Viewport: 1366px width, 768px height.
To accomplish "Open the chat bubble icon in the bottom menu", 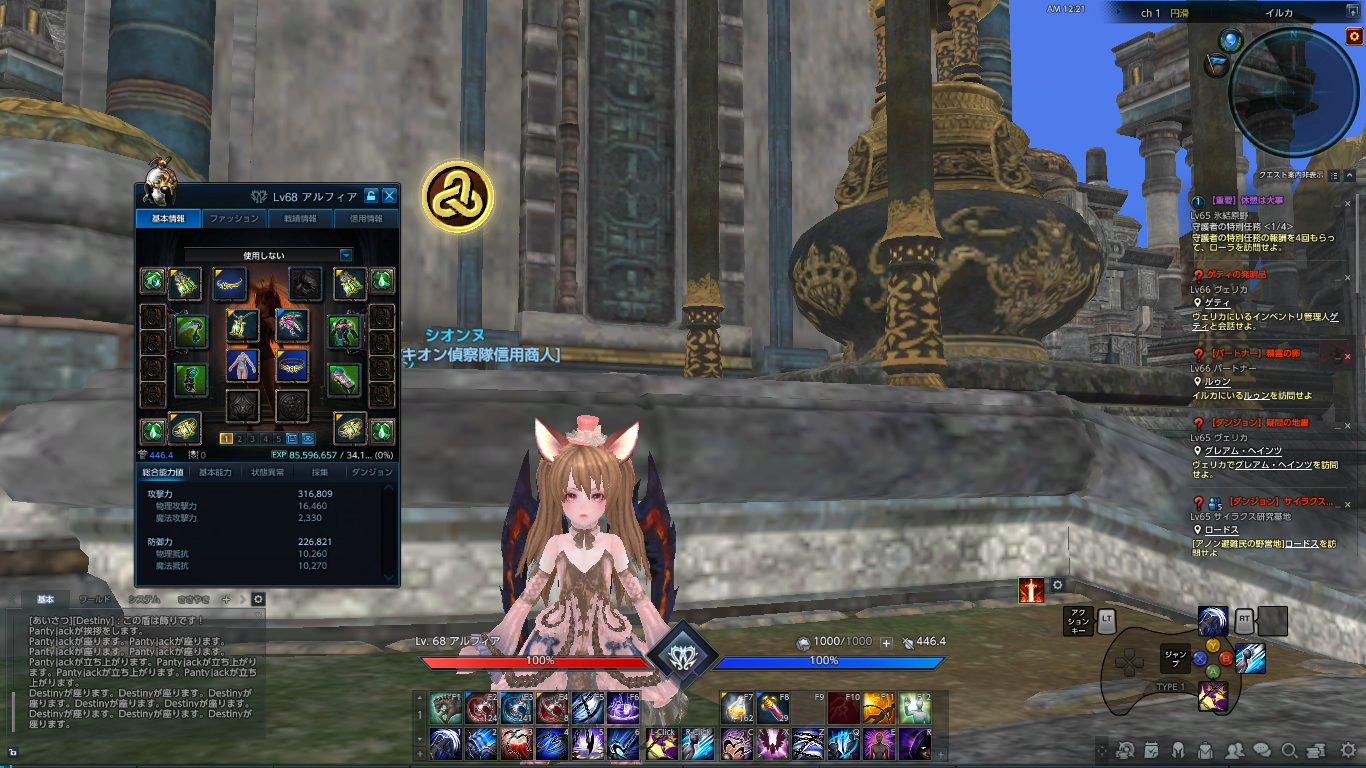I will [x=1262, y=750].
